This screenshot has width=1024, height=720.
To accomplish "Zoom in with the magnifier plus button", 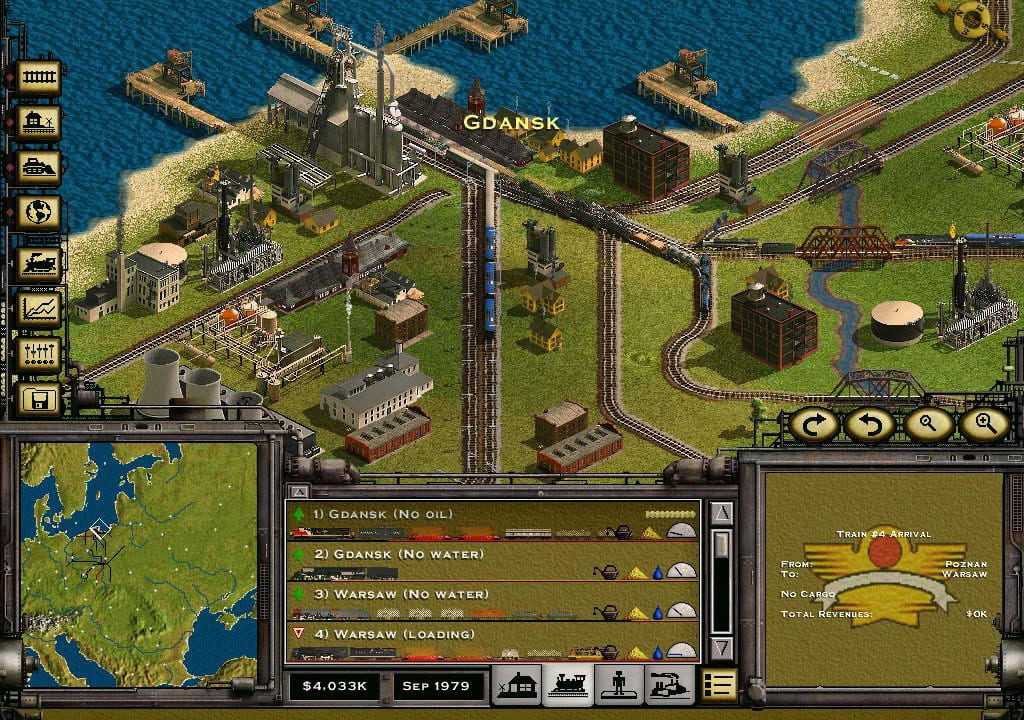I will (x=984, y=424).
